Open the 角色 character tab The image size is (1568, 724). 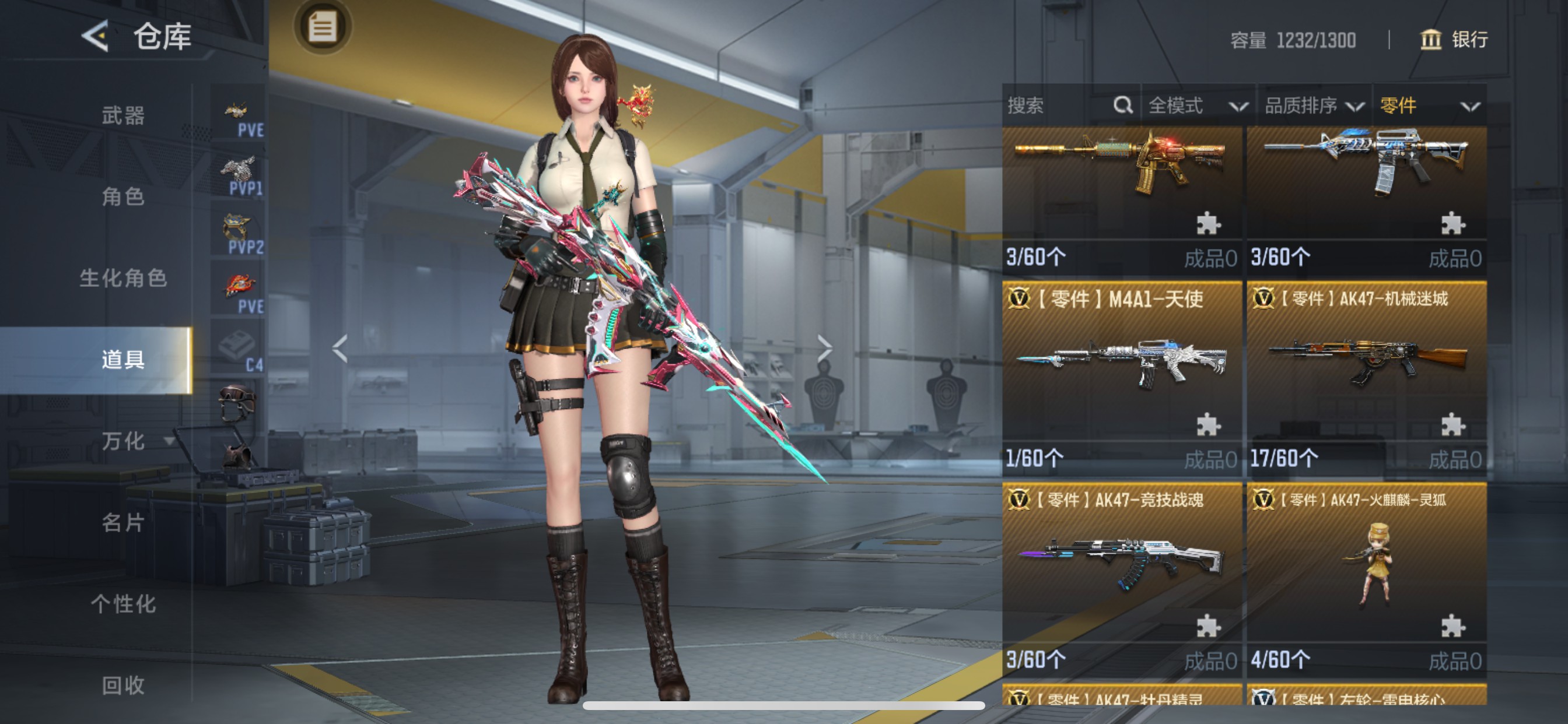[x=123, y=196]
